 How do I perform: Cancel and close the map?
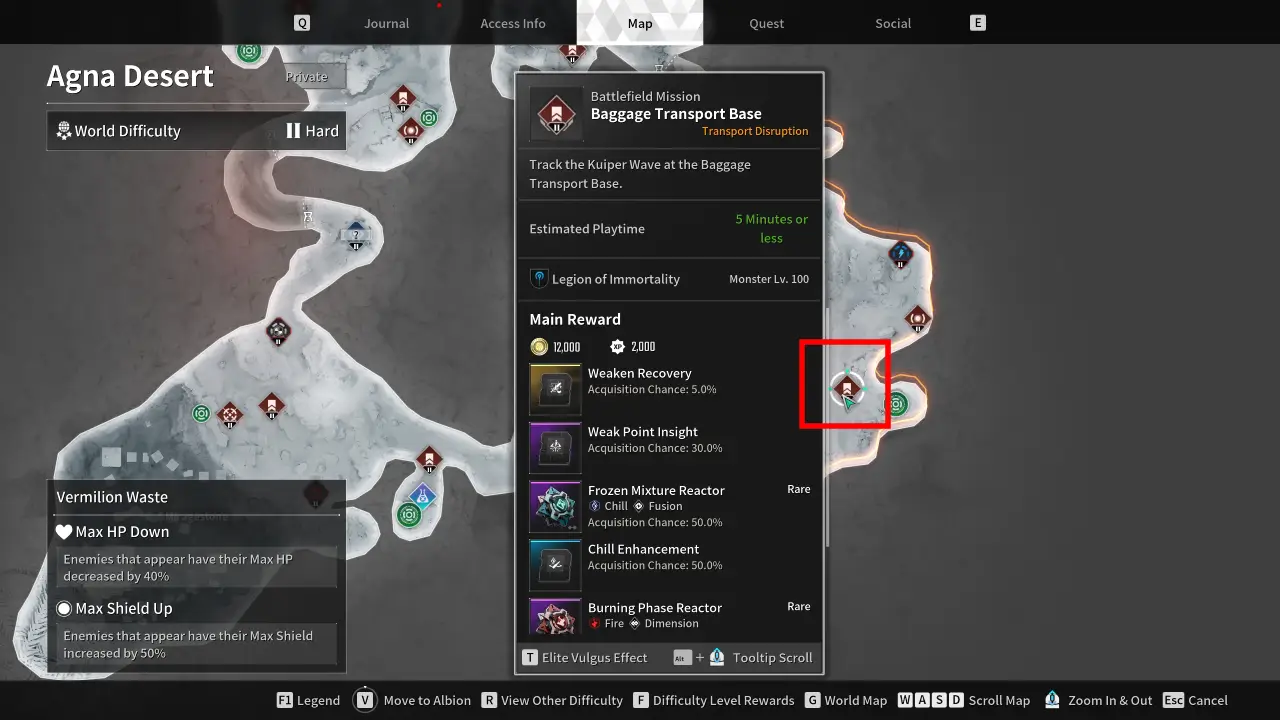coord(1196,700)
